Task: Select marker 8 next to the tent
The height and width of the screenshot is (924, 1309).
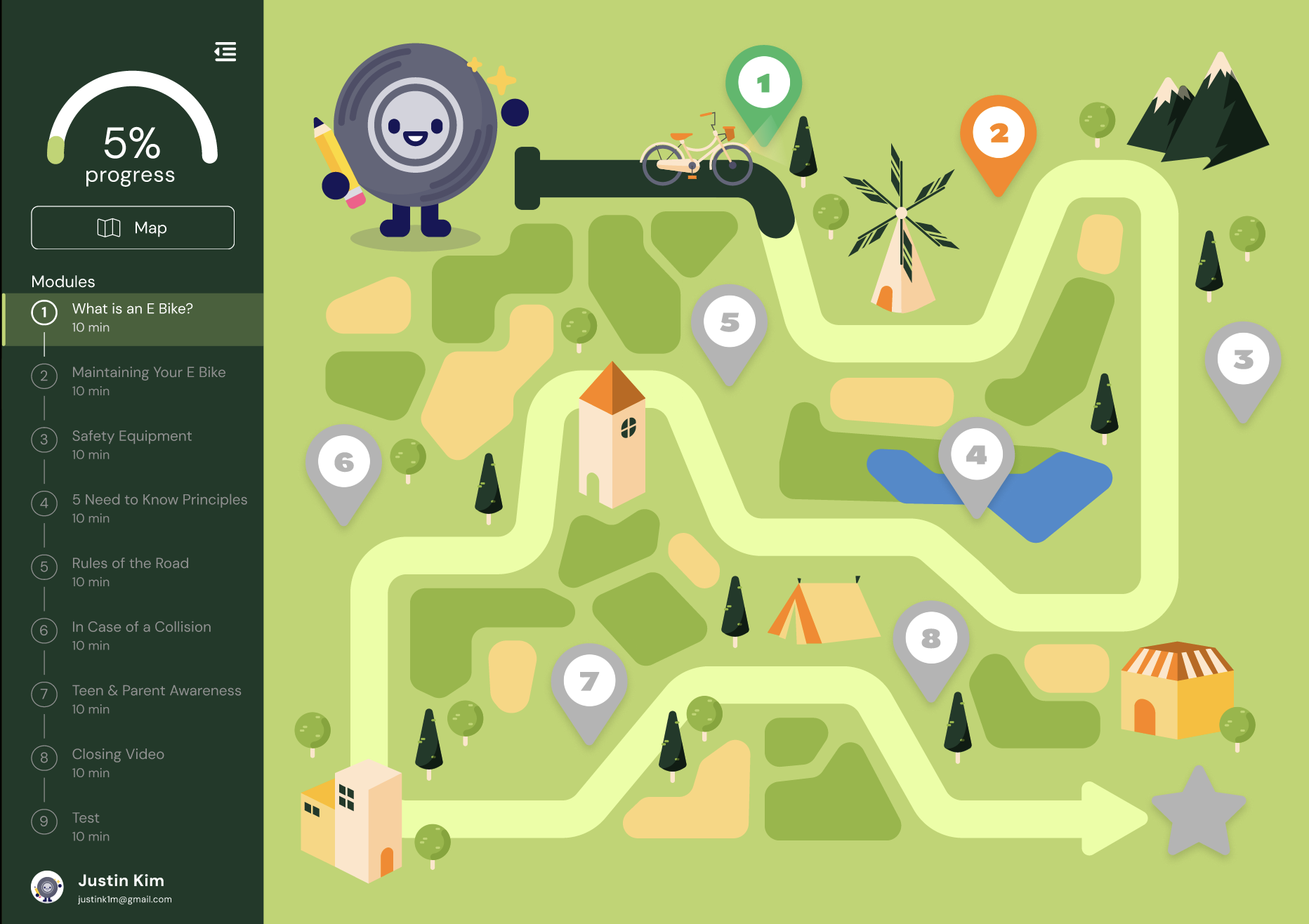Action: [930, 638]
